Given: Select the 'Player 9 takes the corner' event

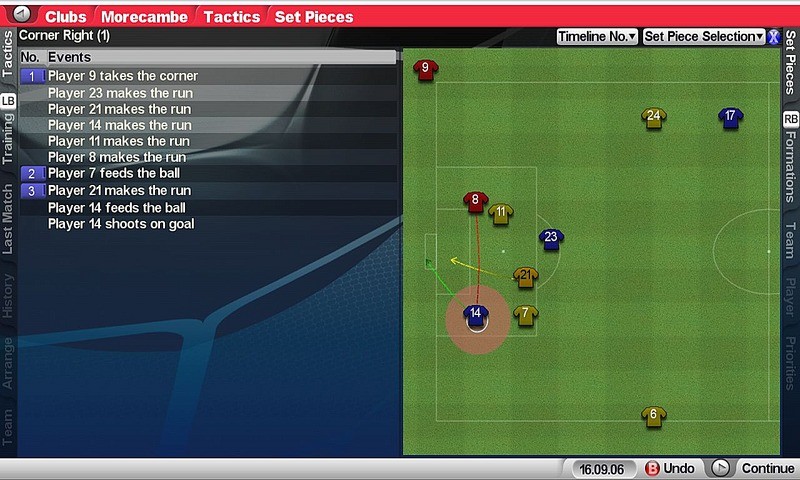Looking at the screenshot, I should pos(122,76).
